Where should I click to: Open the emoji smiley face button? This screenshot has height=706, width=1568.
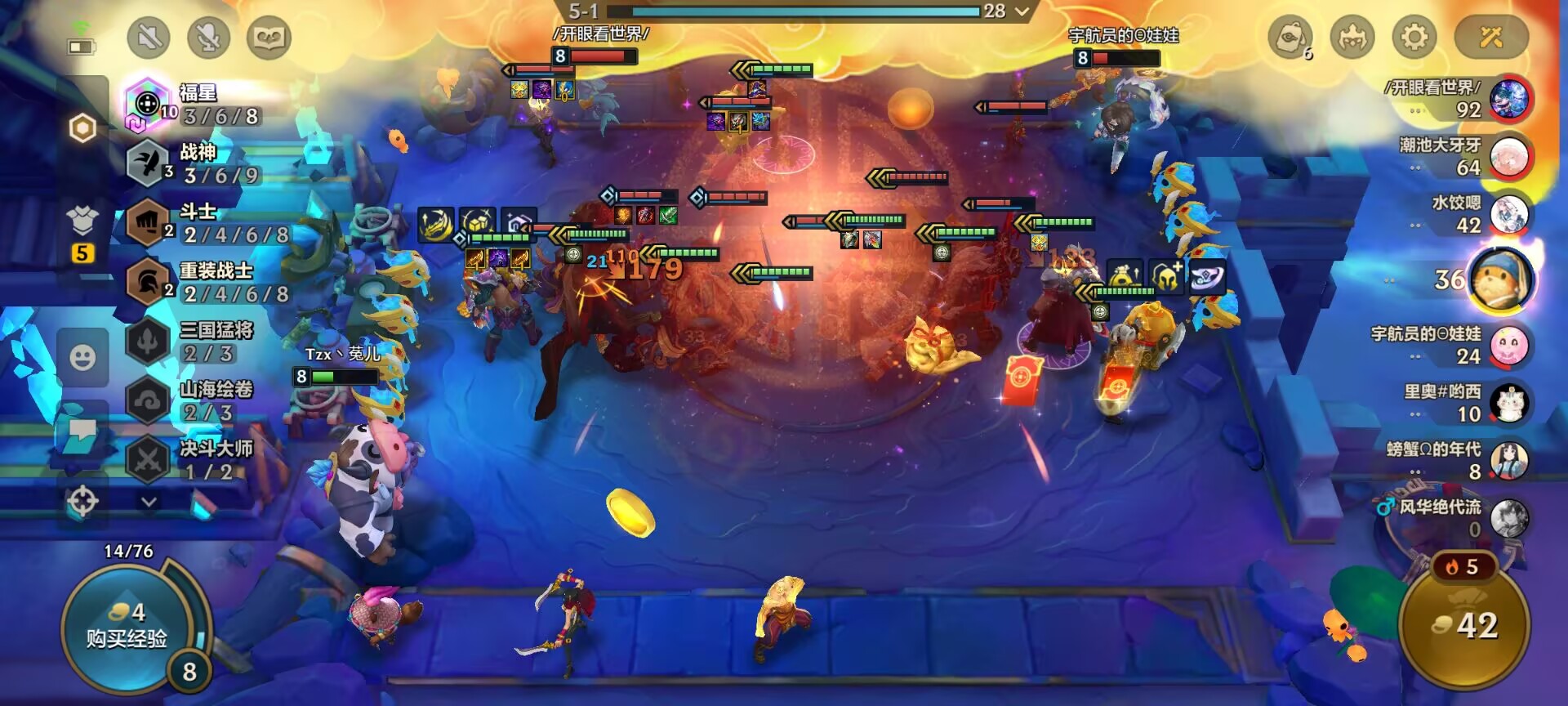[x=82, y=358]
